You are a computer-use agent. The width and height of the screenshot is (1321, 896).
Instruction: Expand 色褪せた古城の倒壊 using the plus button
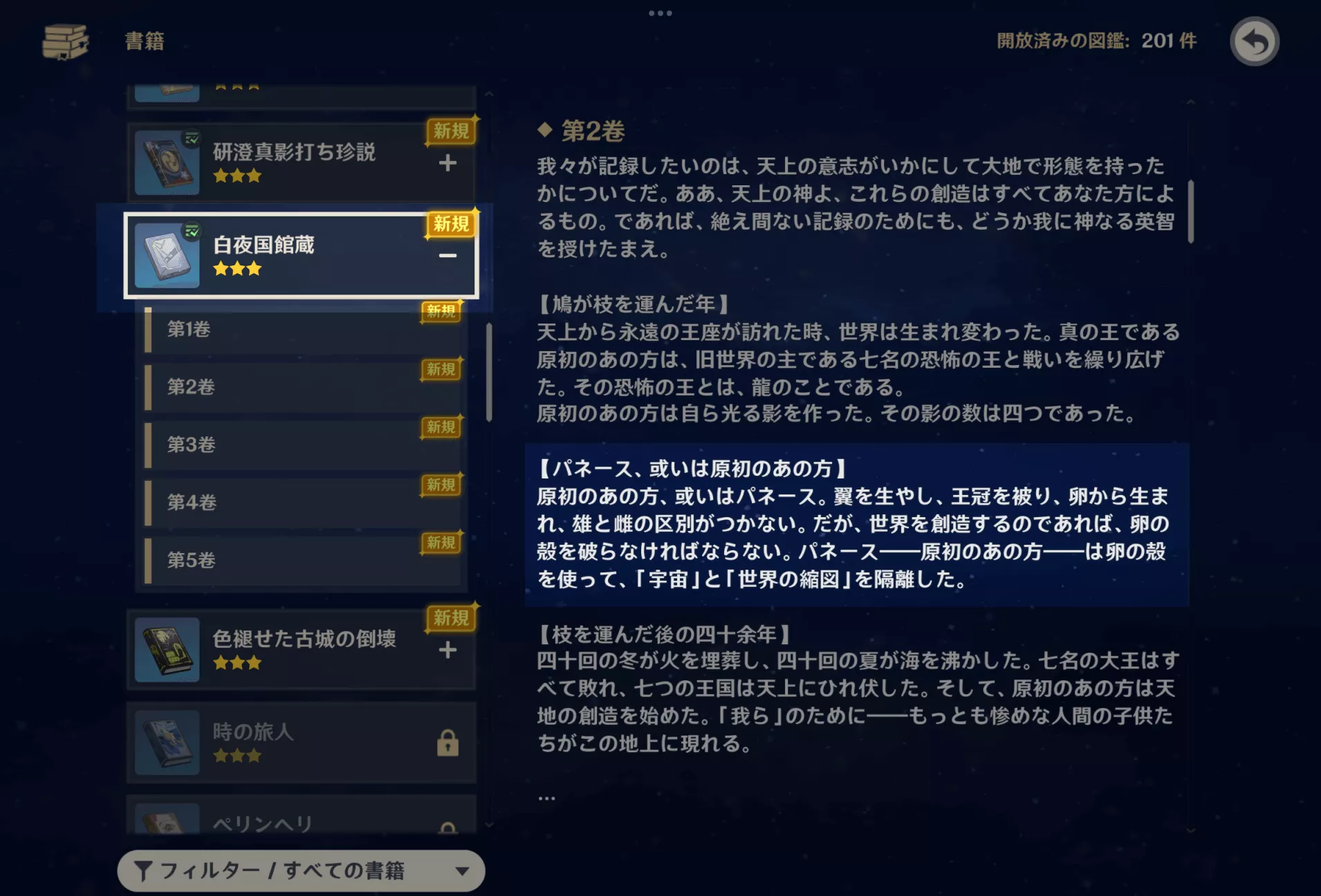point(448,650)
